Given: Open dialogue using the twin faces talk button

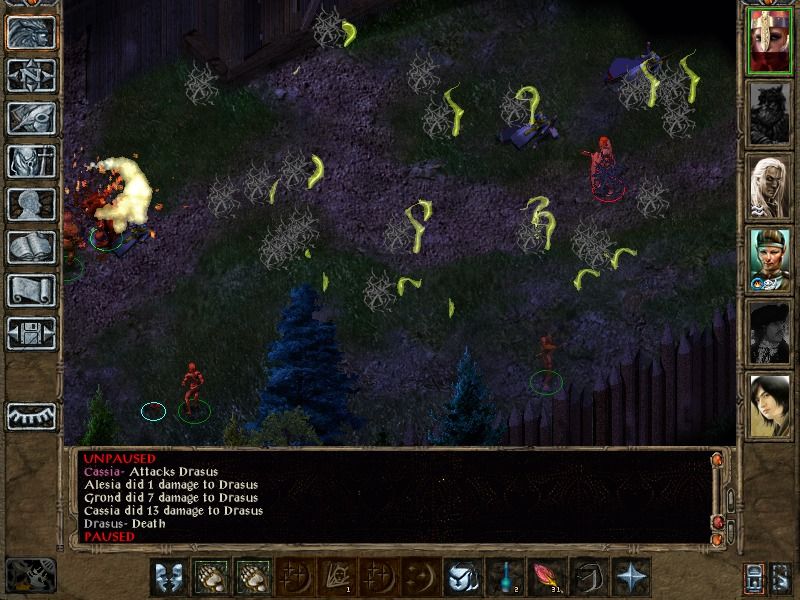Looking at the screenshot, I should [x=168, y=578].
